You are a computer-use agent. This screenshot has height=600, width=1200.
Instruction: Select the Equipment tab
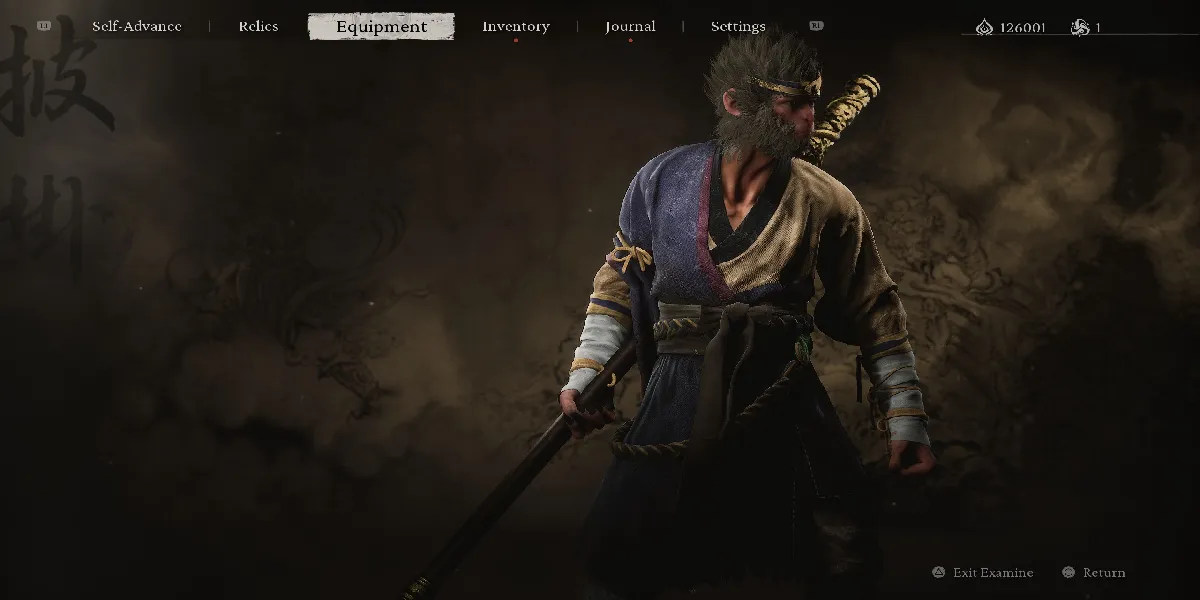click(381, 27)
